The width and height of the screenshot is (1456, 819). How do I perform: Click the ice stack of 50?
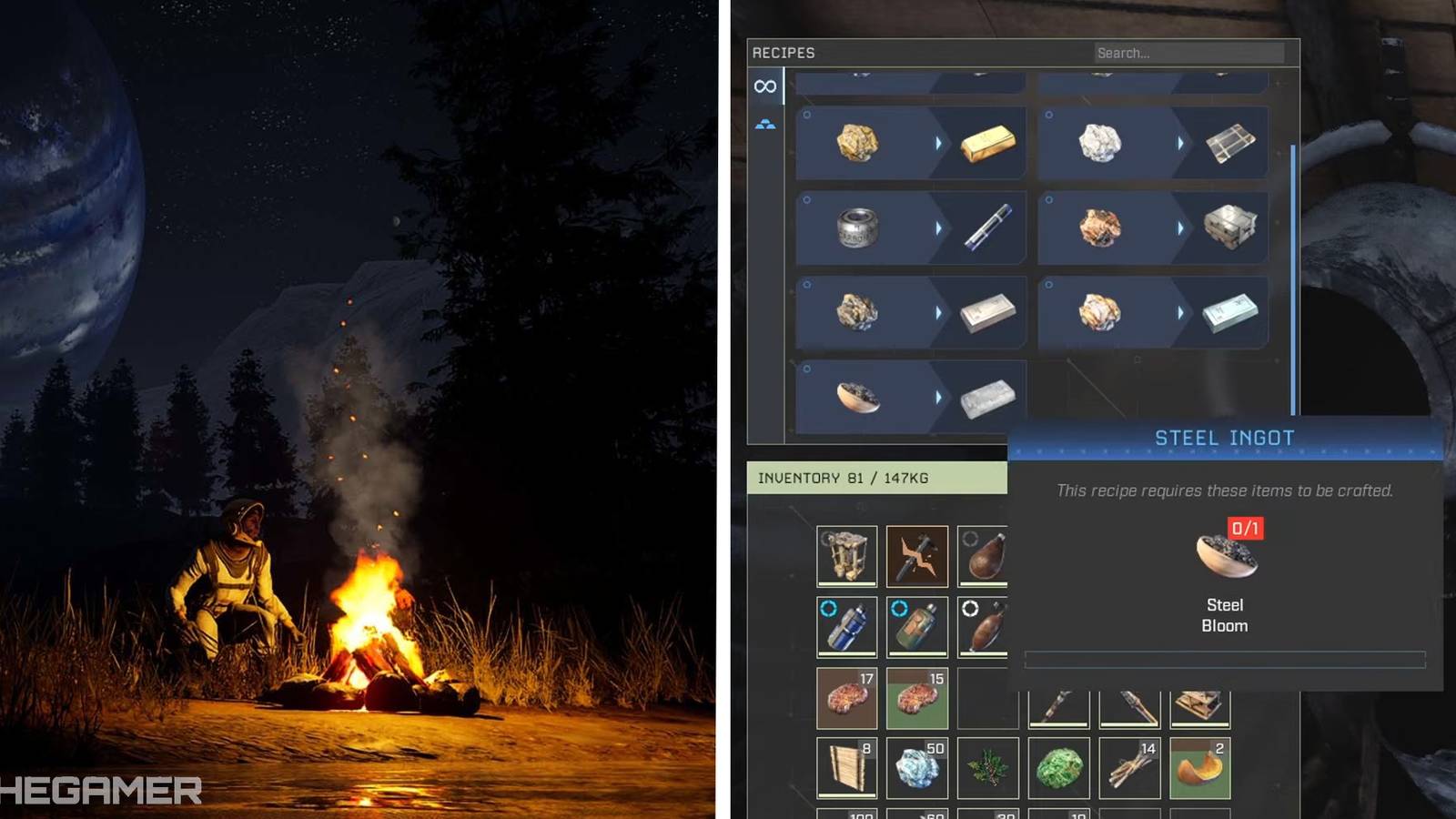[917, 767]
